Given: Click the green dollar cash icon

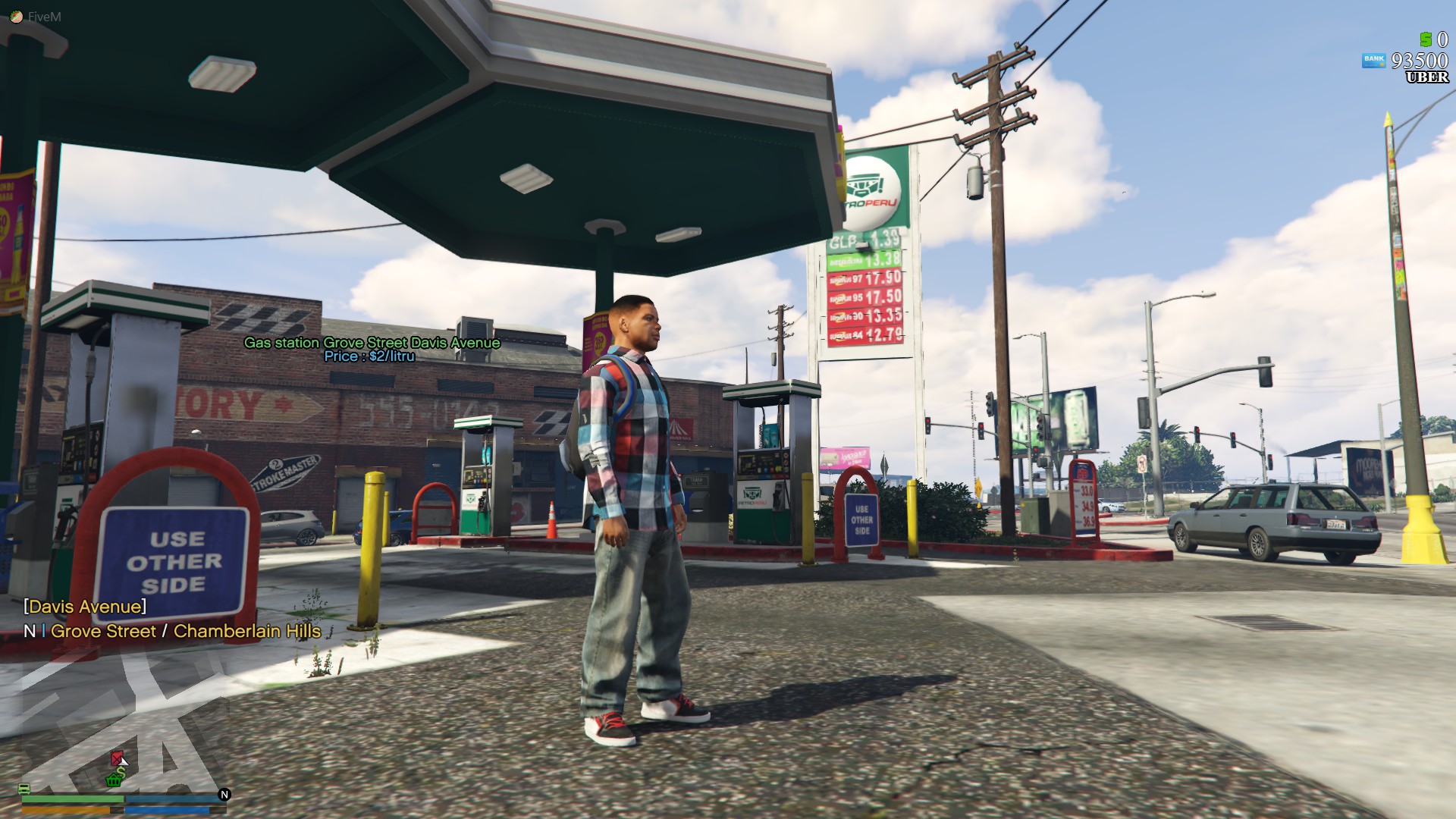Looking at the screenshot, I should [1426, 39].
